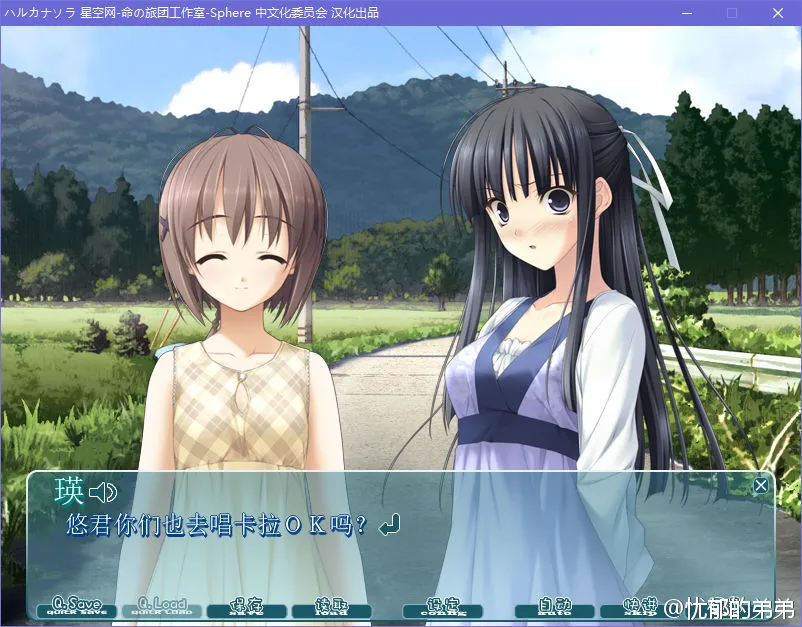The image size is (802, 627).
Task: Open the 设定 config settings
Action: (x=442, y=606)
